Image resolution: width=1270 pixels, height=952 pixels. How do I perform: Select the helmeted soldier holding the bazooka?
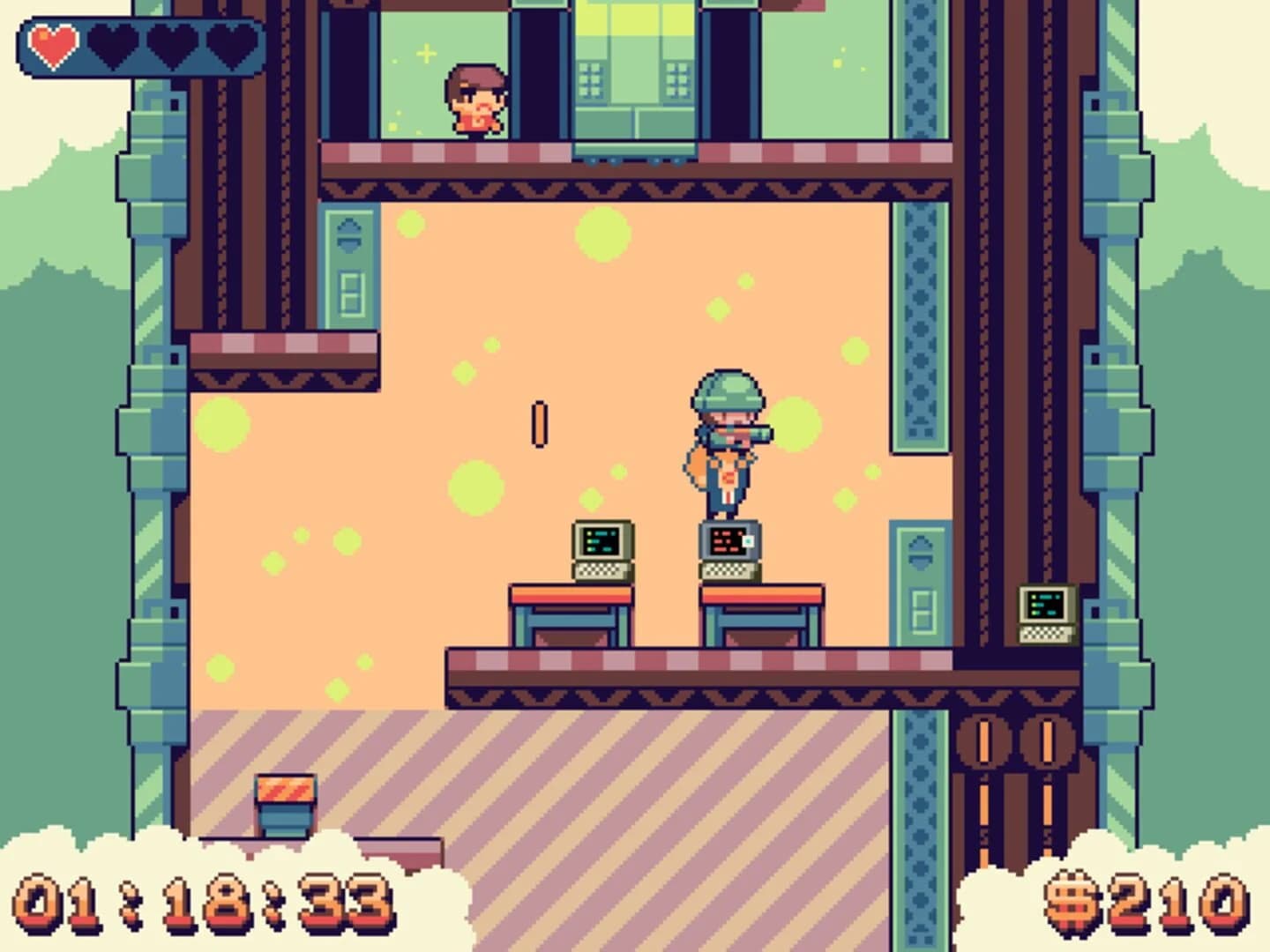tap(725, 441)
